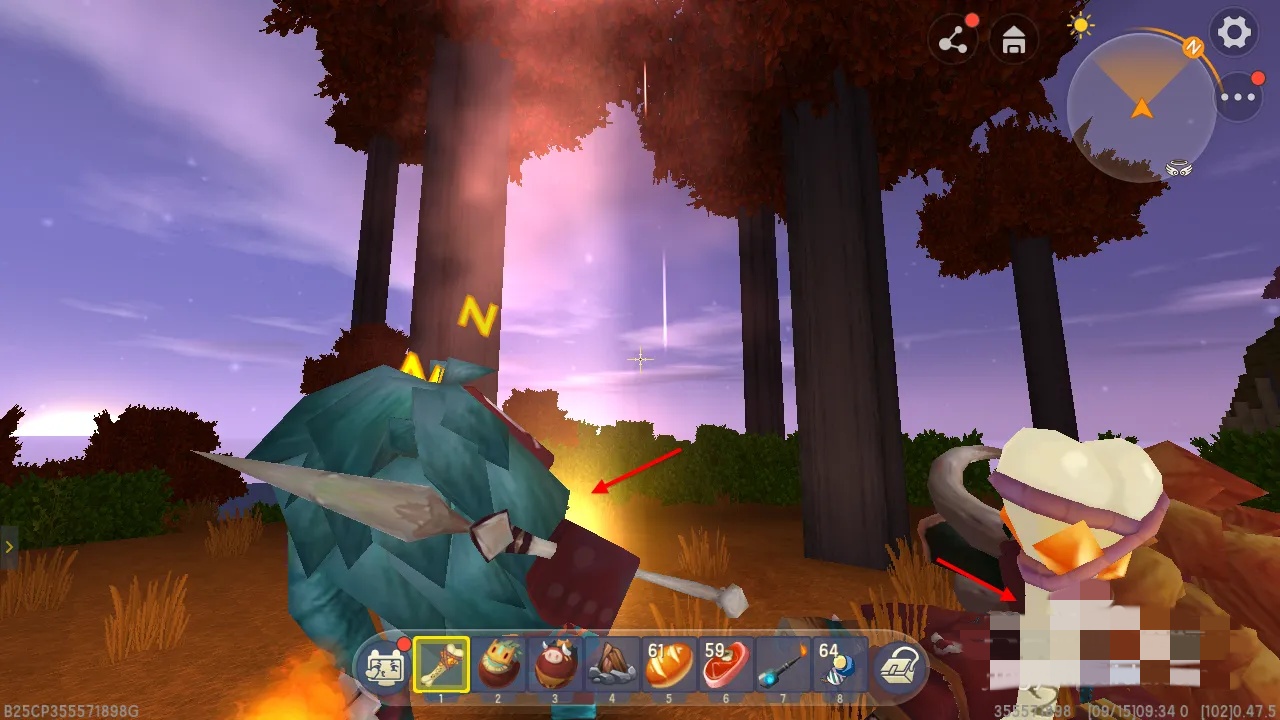Select the bread stack of 61
This screenshot has width=1280, height=720.
coord(669,665)
